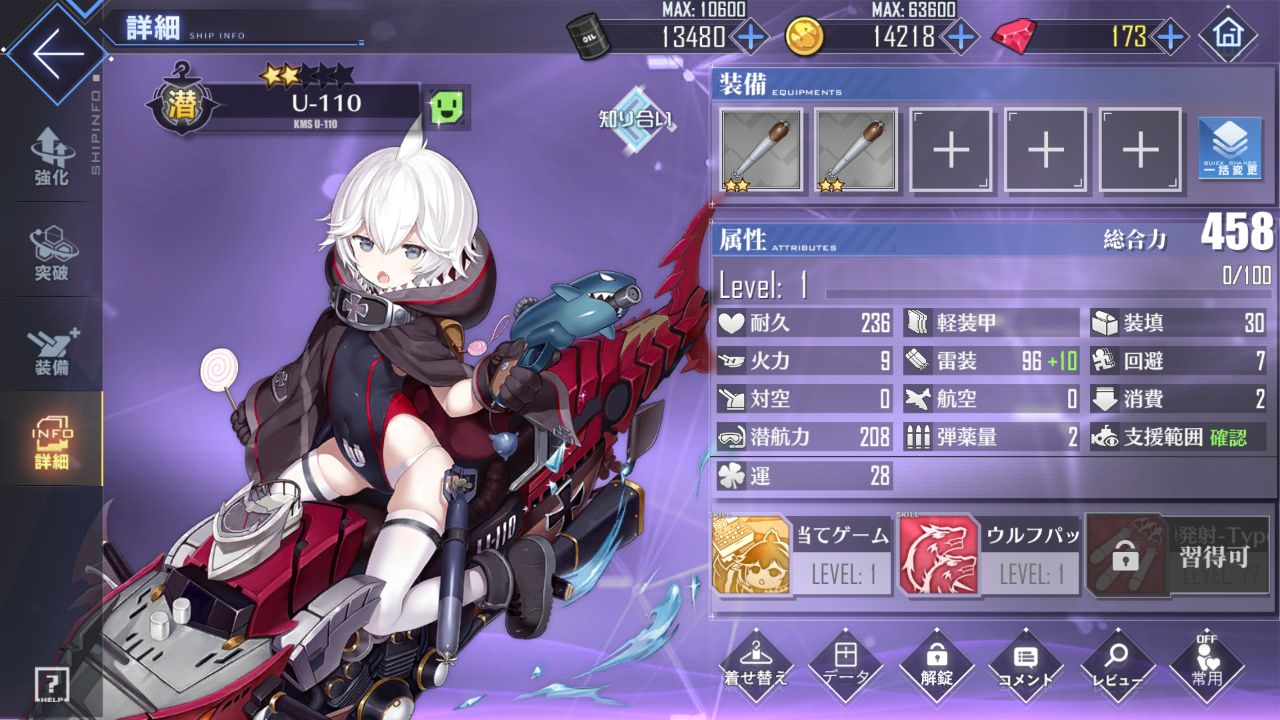This screenshot has height=720, width=1280.
Task: Open the 突破 limit break tab
Action: [x=51, y=252]
